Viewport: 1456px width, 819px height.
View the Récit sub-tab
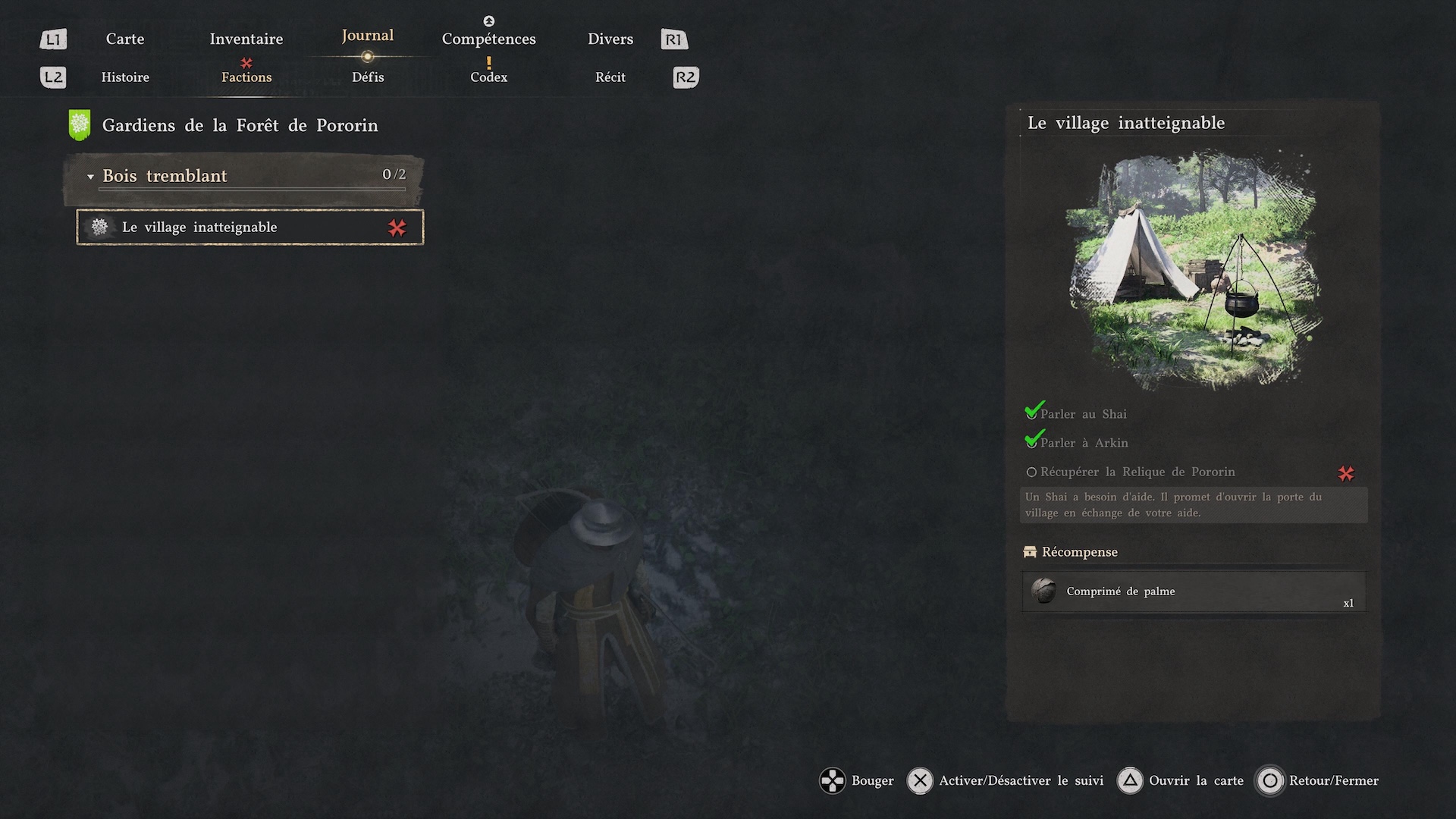click(610, 77)
